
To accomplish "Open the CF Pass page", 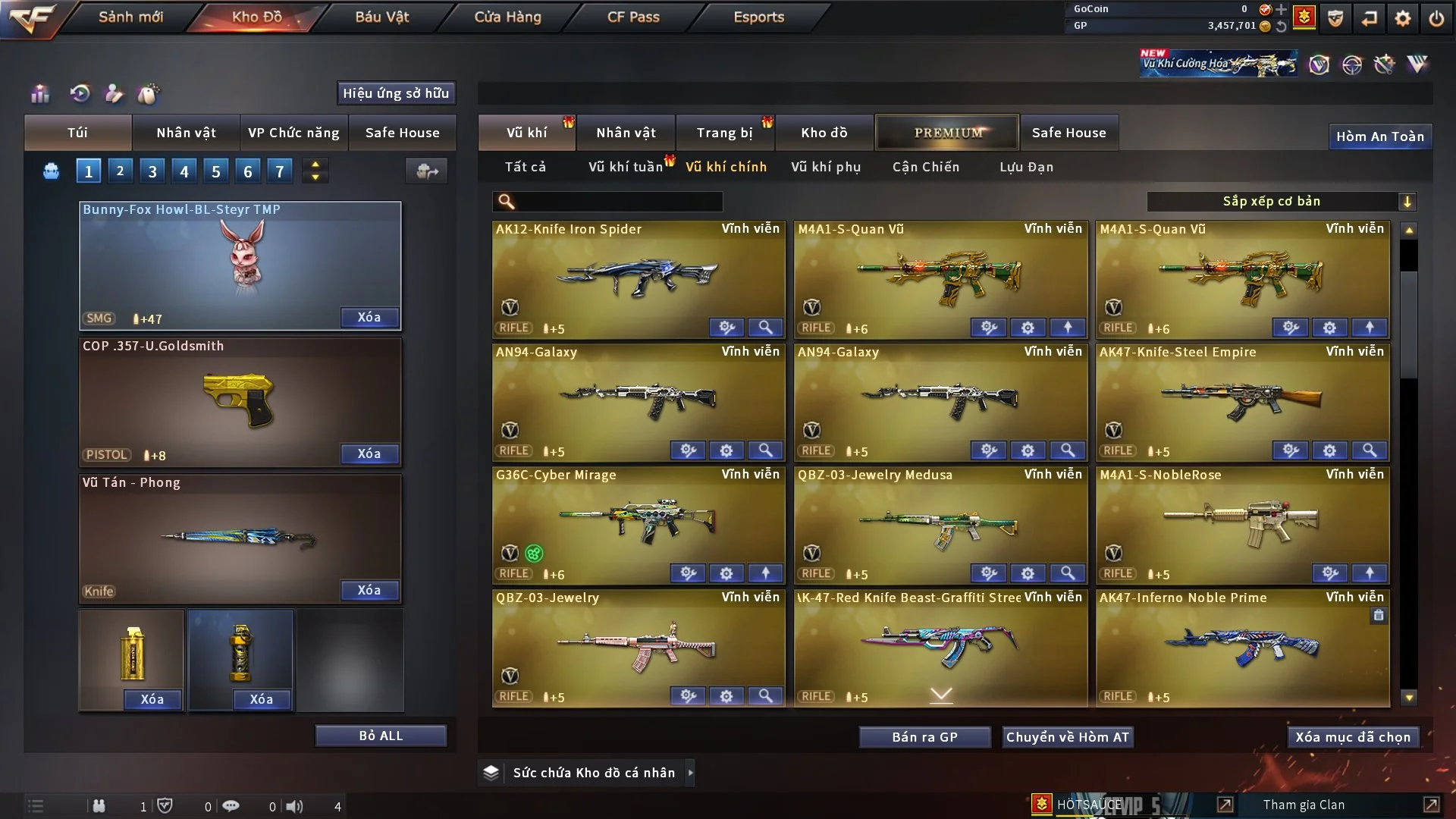I will click(633, 17).
